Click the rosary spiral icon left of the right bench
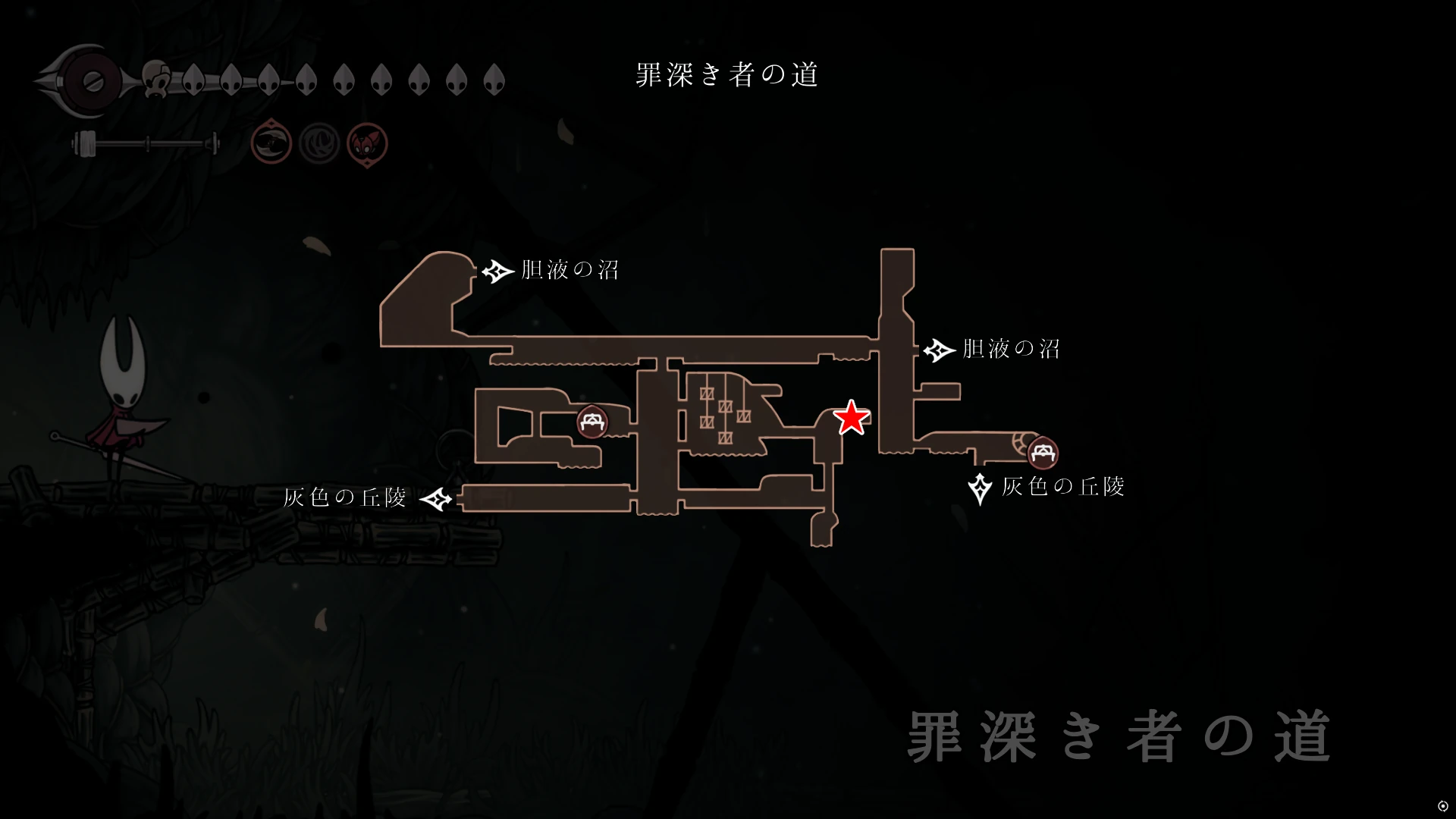Screen dimensions: 1456x819 point(1024,444)
